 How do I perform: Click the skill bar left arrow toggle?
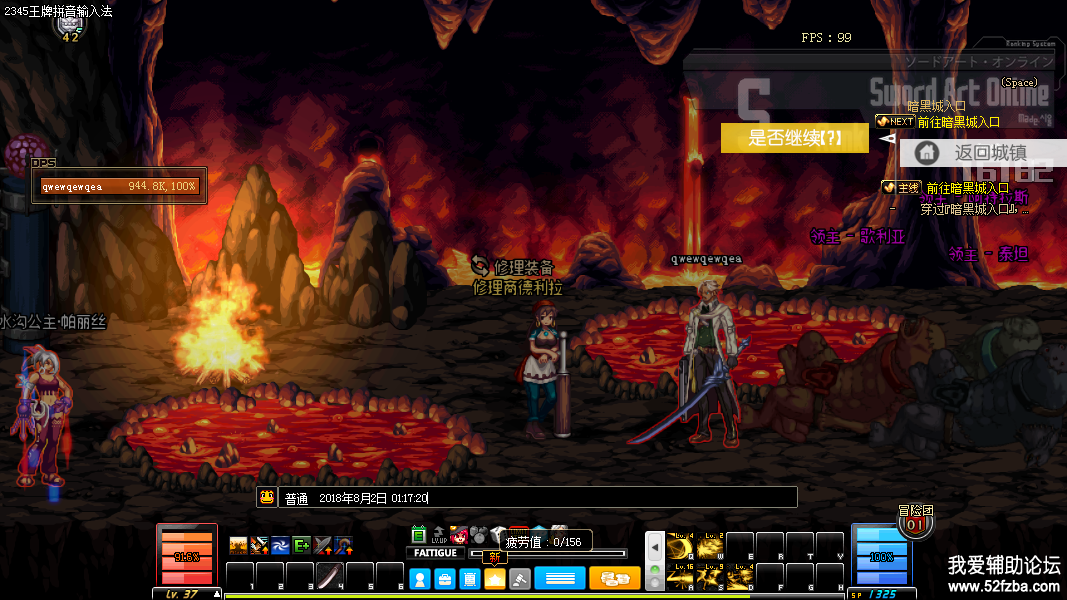655,547
